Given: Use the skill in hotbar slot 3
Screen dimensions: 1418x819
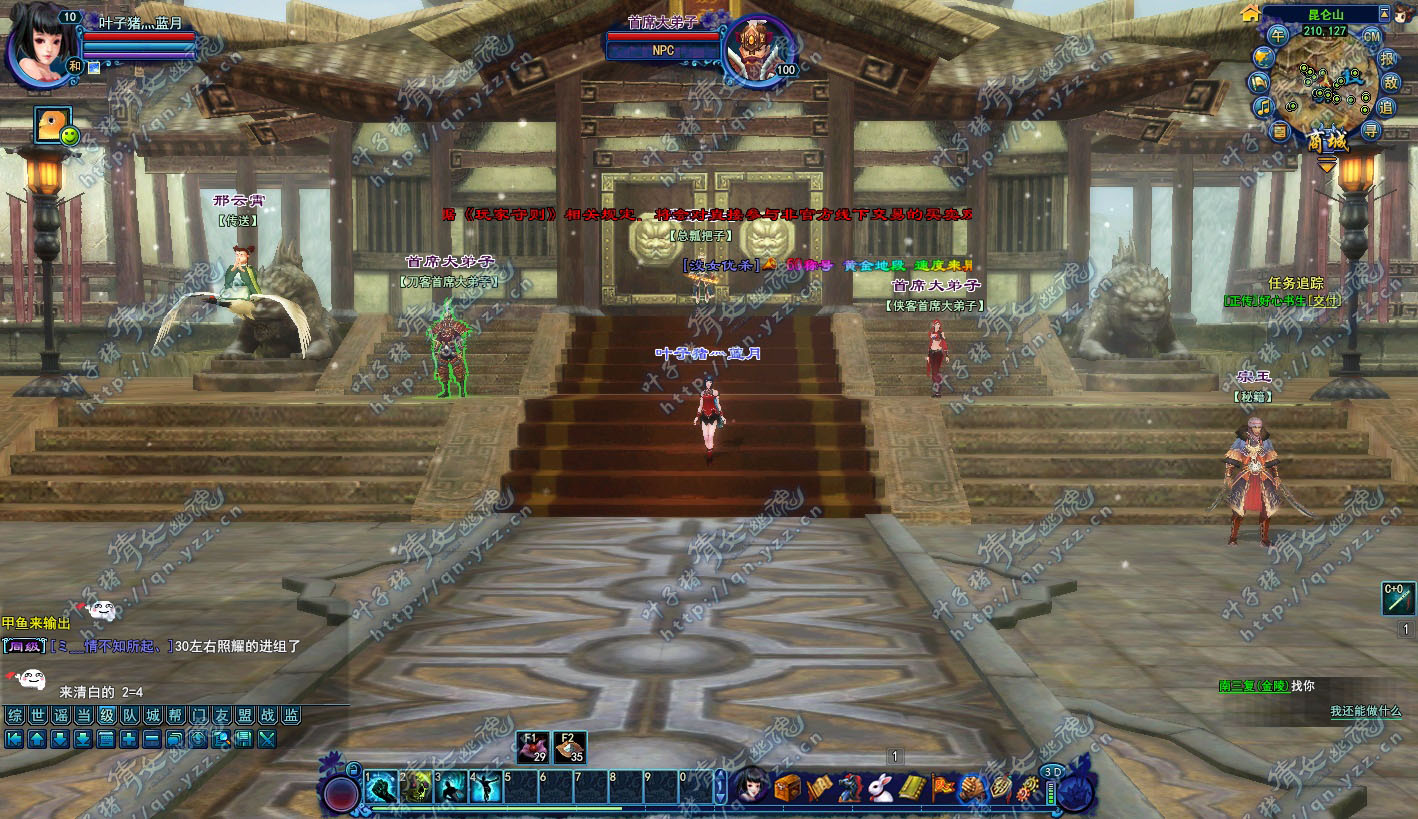Looking at the screenshot, I should (451, 789).
